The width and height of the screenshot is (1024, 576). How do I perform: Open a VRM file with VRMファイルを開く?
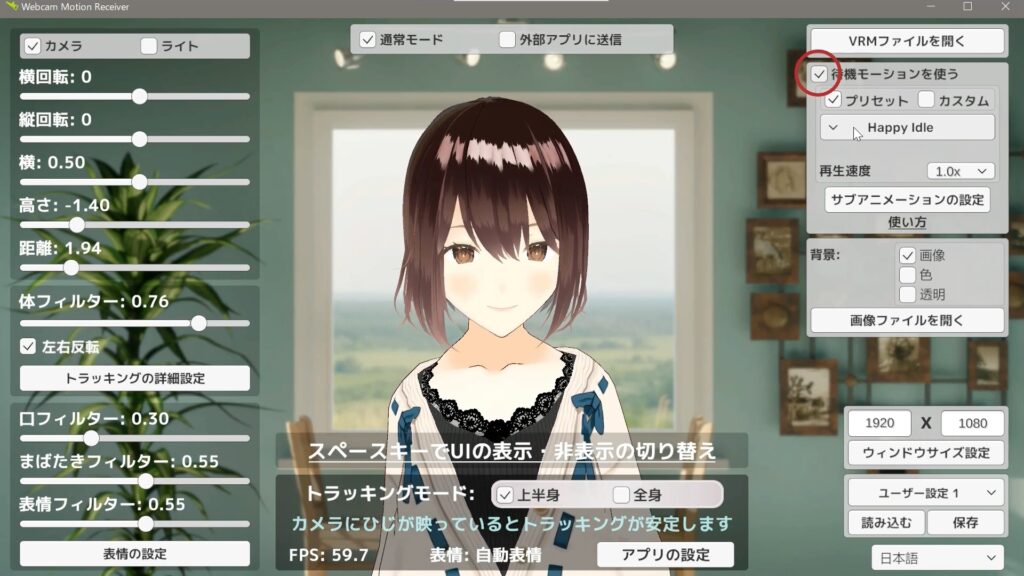906,41
